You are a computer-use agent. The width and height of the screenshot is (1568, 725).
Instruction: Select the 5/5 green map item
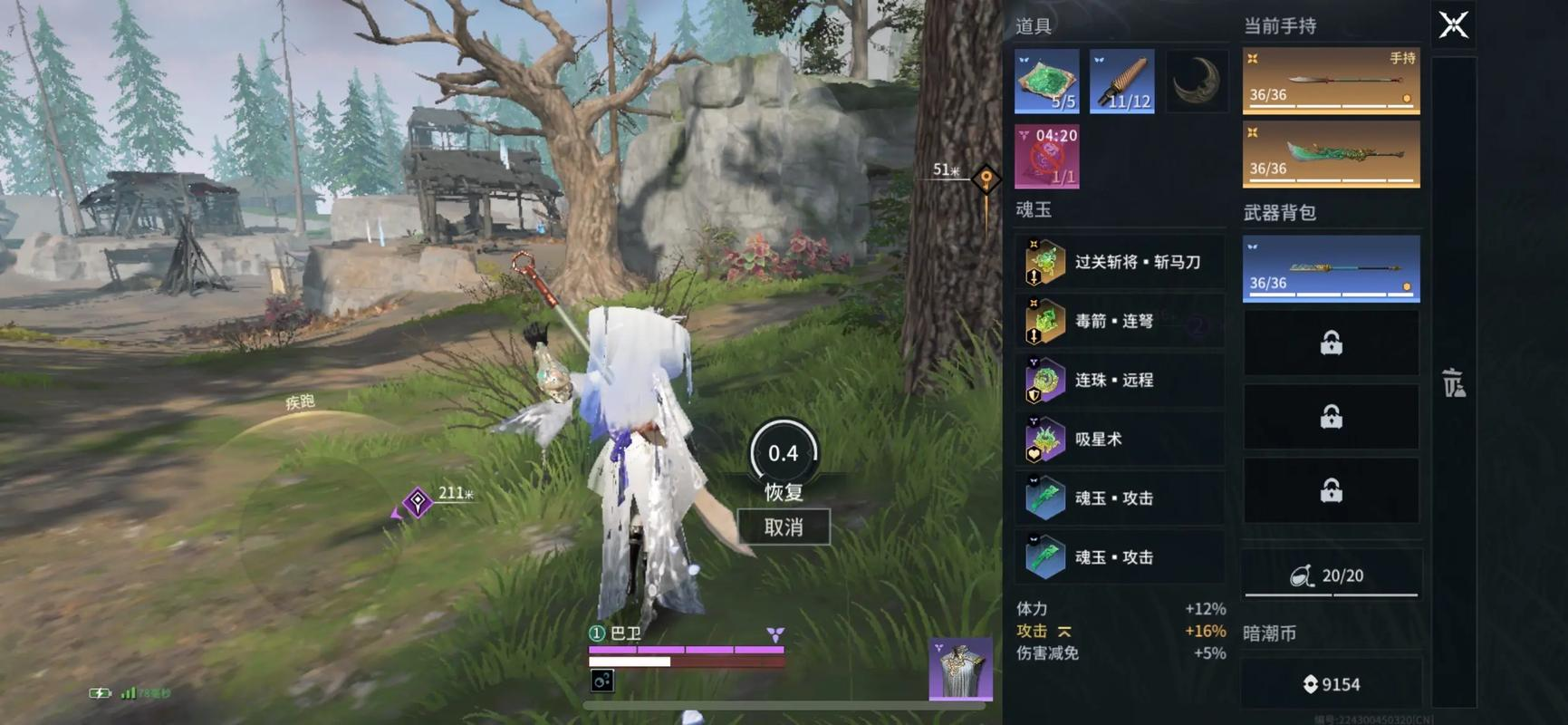click(1046, 81)
